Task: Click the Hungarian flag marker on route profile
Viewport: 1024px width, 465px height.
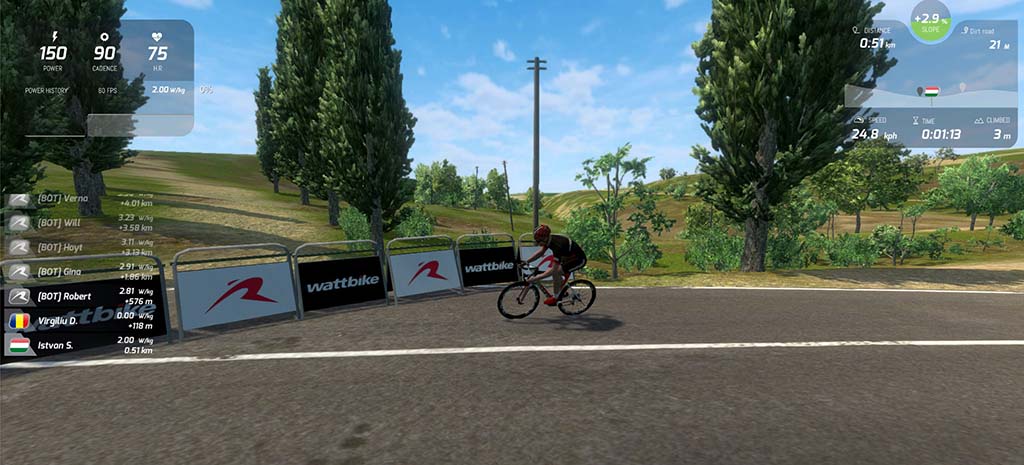Action: coord(931,91)
